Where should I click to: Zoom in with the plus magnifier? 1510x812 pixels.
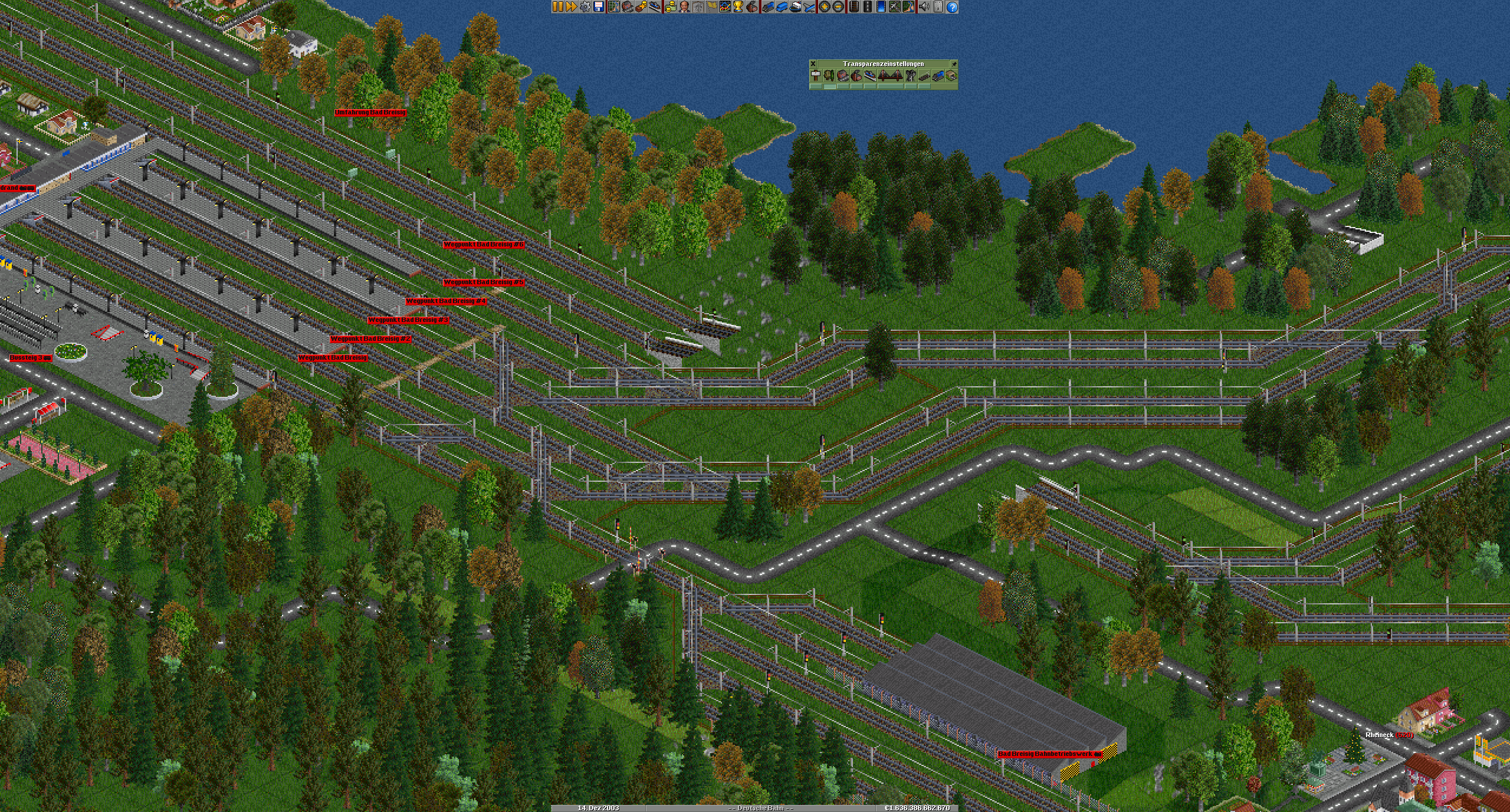(x=825, y=7)
